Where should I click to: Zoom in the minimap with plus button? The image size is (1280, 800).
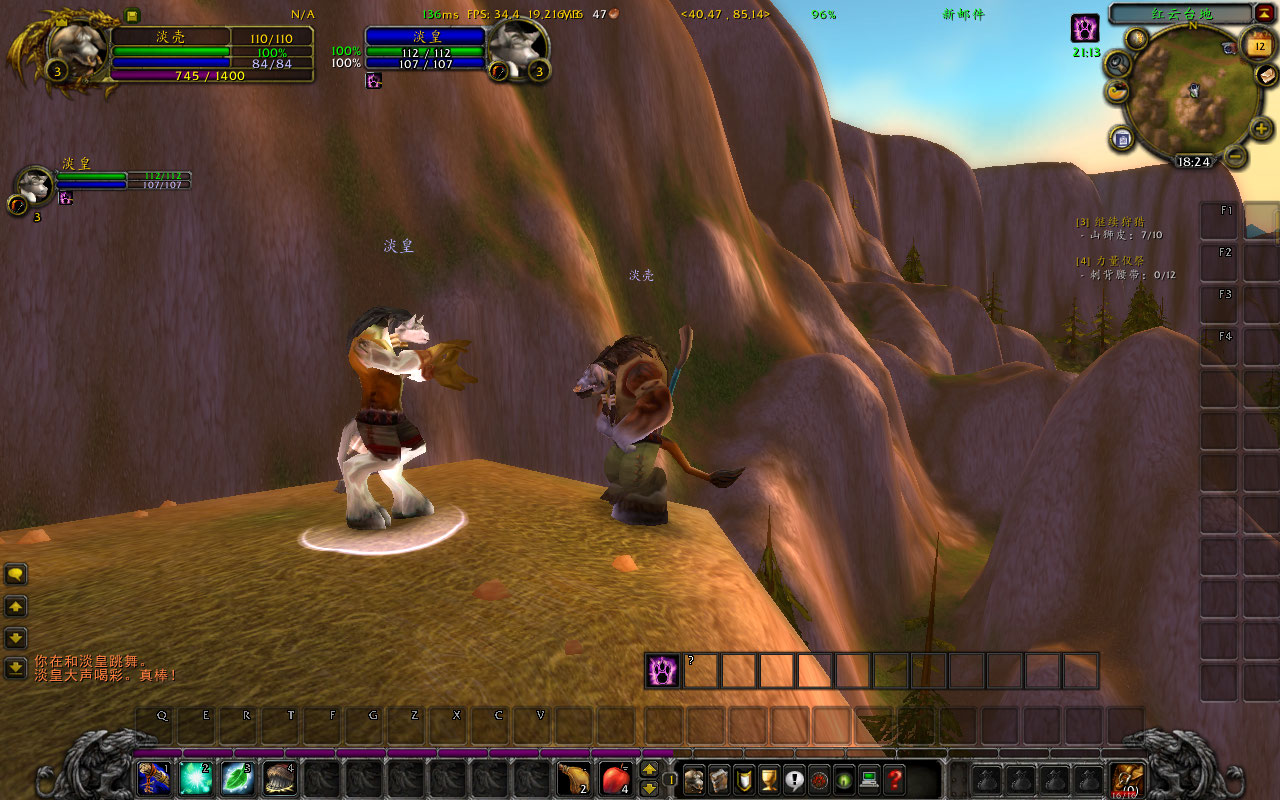point(1261,128)
